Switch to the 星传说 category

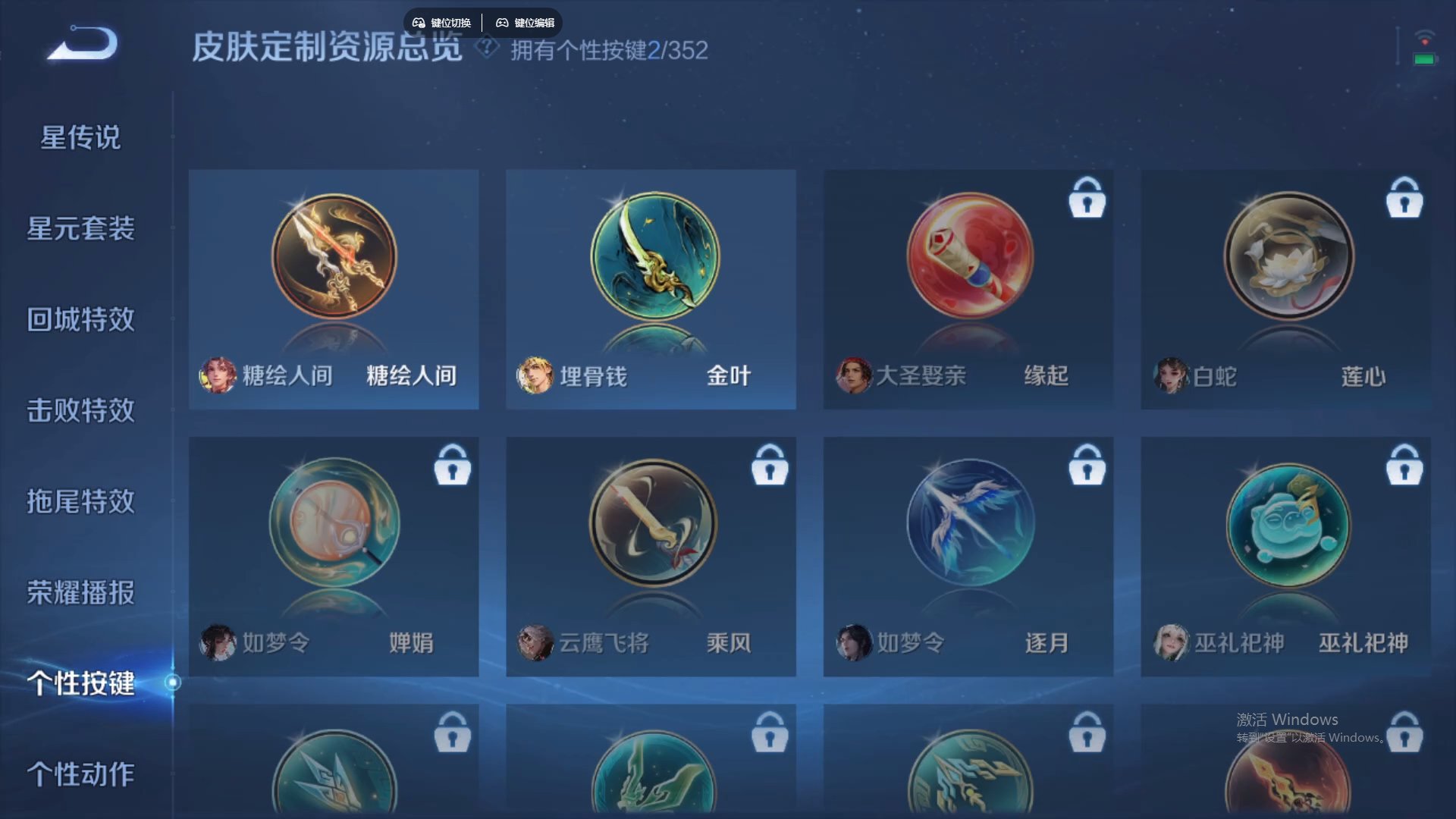pyautogui.click(x=80, y=138)
